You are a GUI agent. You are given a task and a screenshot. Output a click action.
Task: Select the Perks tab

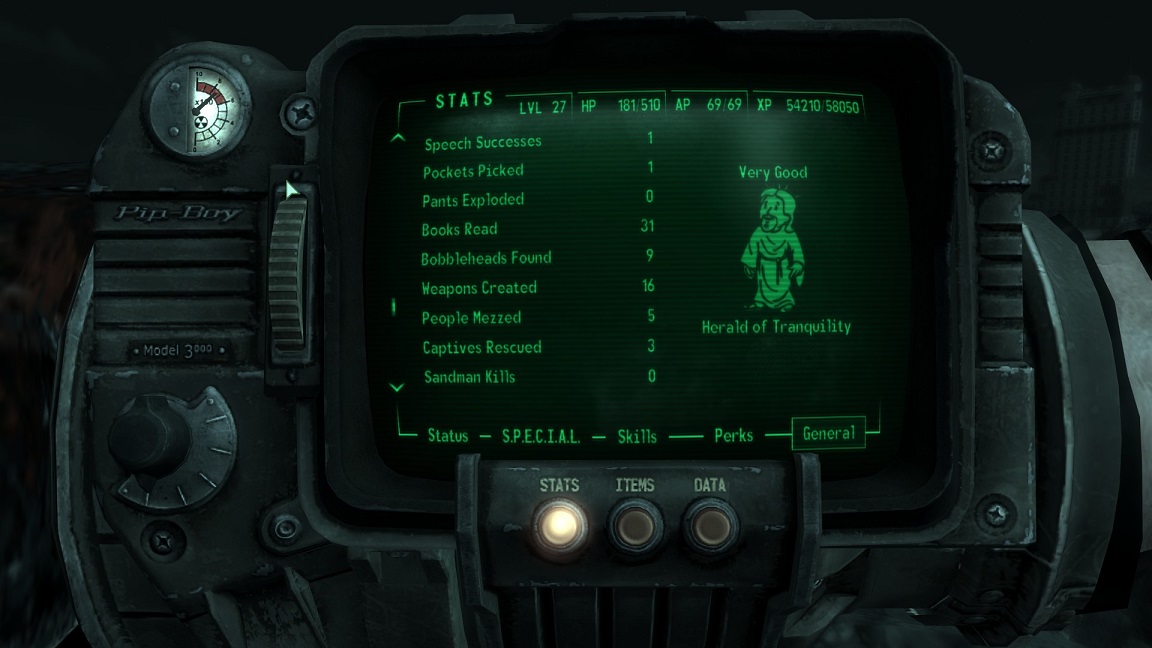coord(733,436)
